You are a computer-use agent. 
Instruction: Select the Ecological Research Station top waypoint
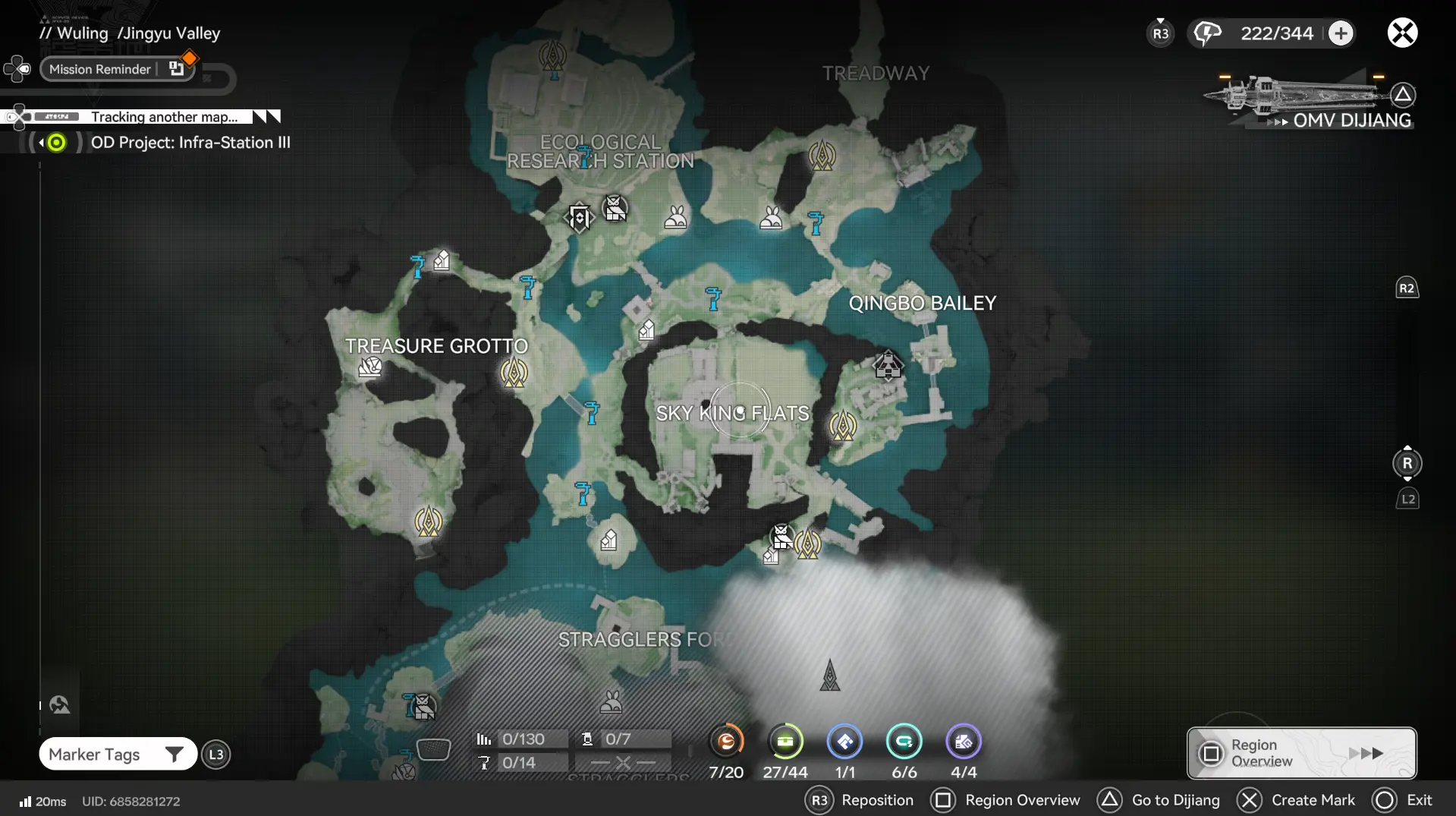pos(552,56)
